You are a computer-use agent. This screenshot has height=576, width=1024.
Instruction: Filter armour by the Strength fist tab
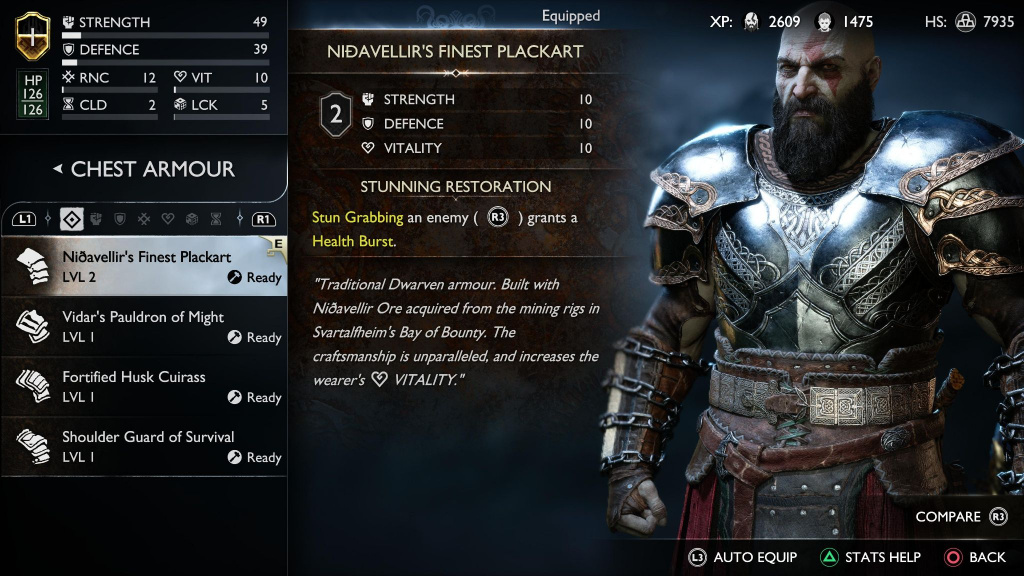97,219
